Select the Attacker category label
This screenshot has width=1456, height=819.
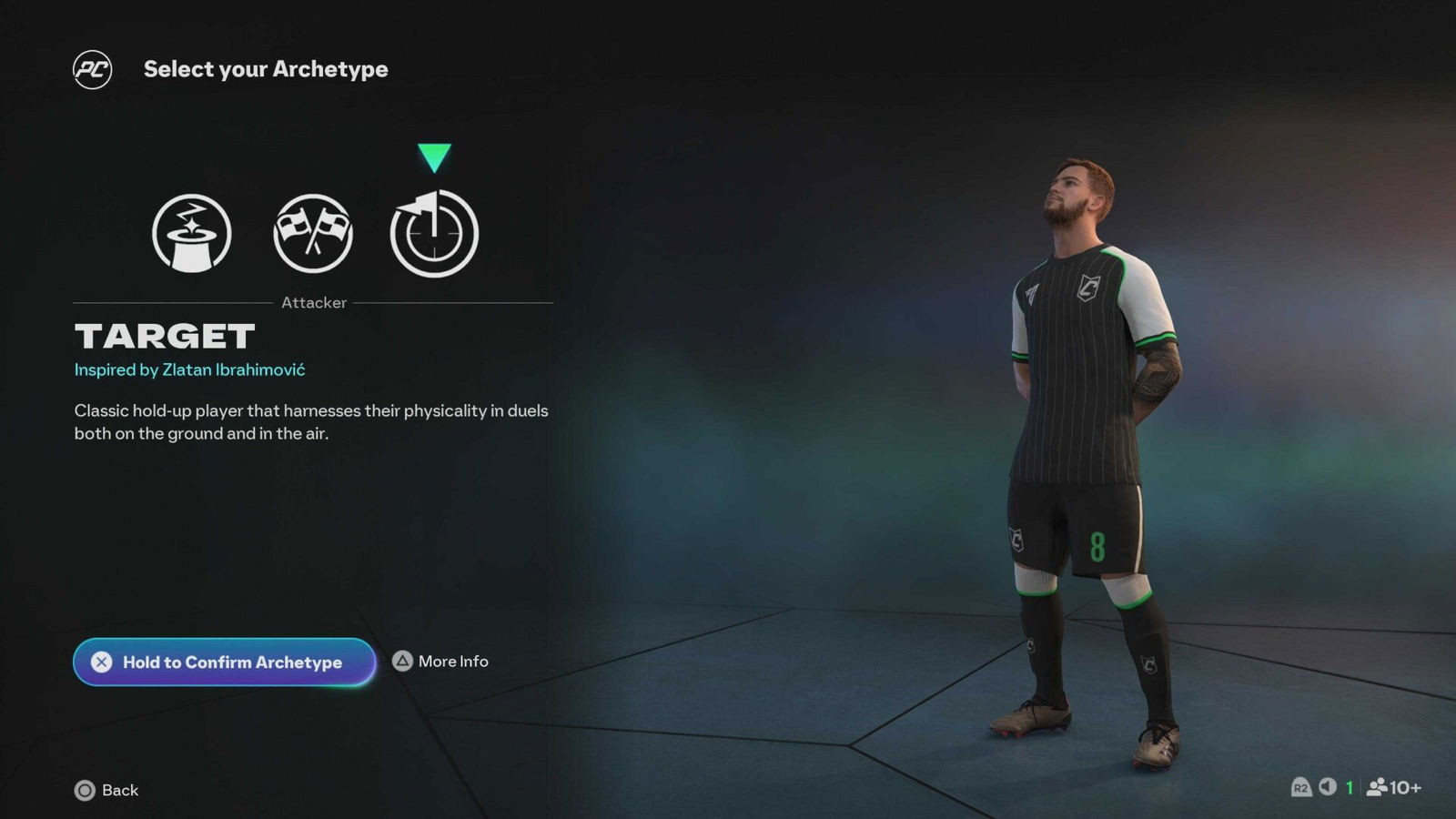coord(313,302)
